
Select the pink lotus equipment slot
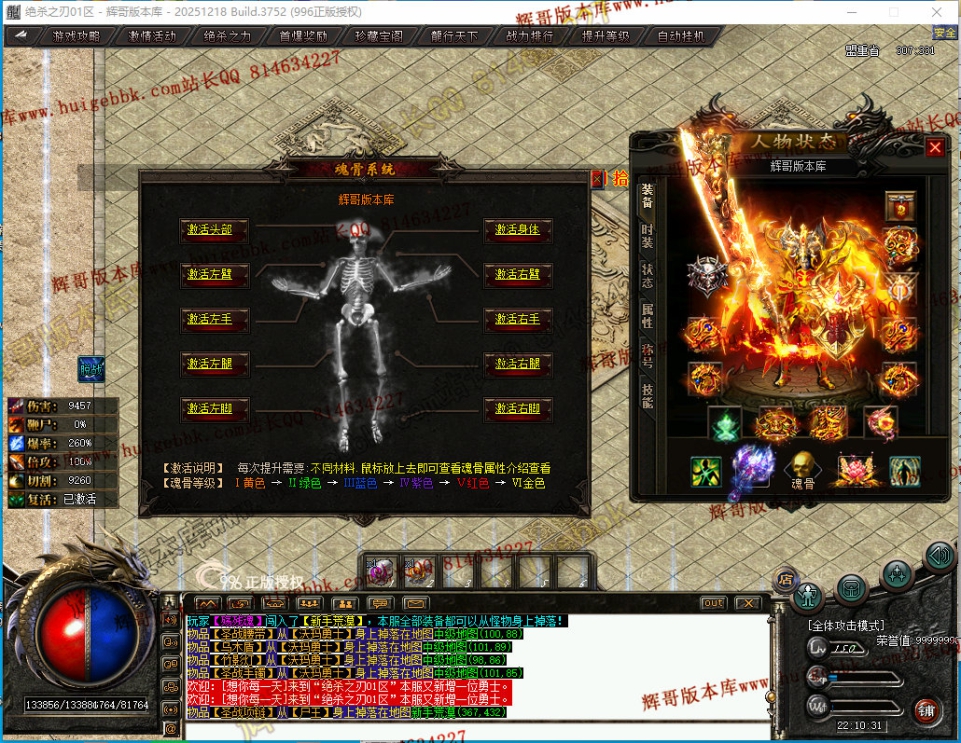point(851,471)
